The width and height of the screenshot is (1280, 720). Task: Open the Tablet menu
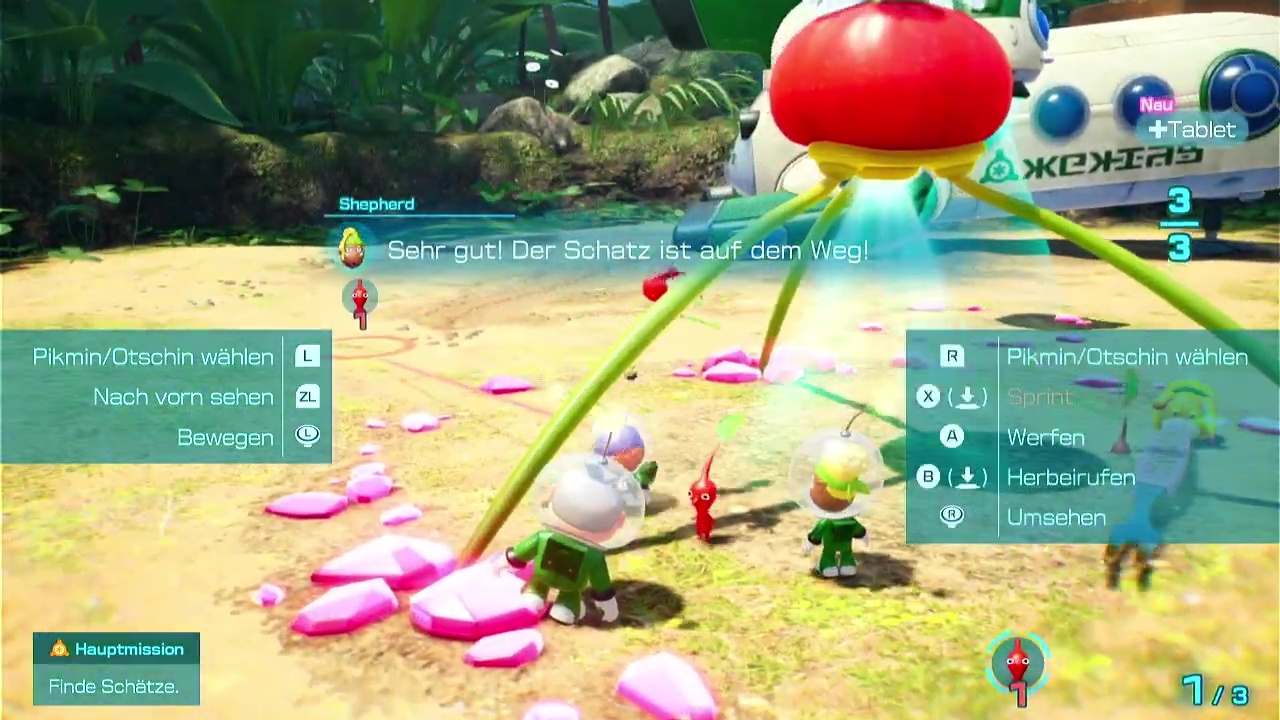click(1192, 130)
